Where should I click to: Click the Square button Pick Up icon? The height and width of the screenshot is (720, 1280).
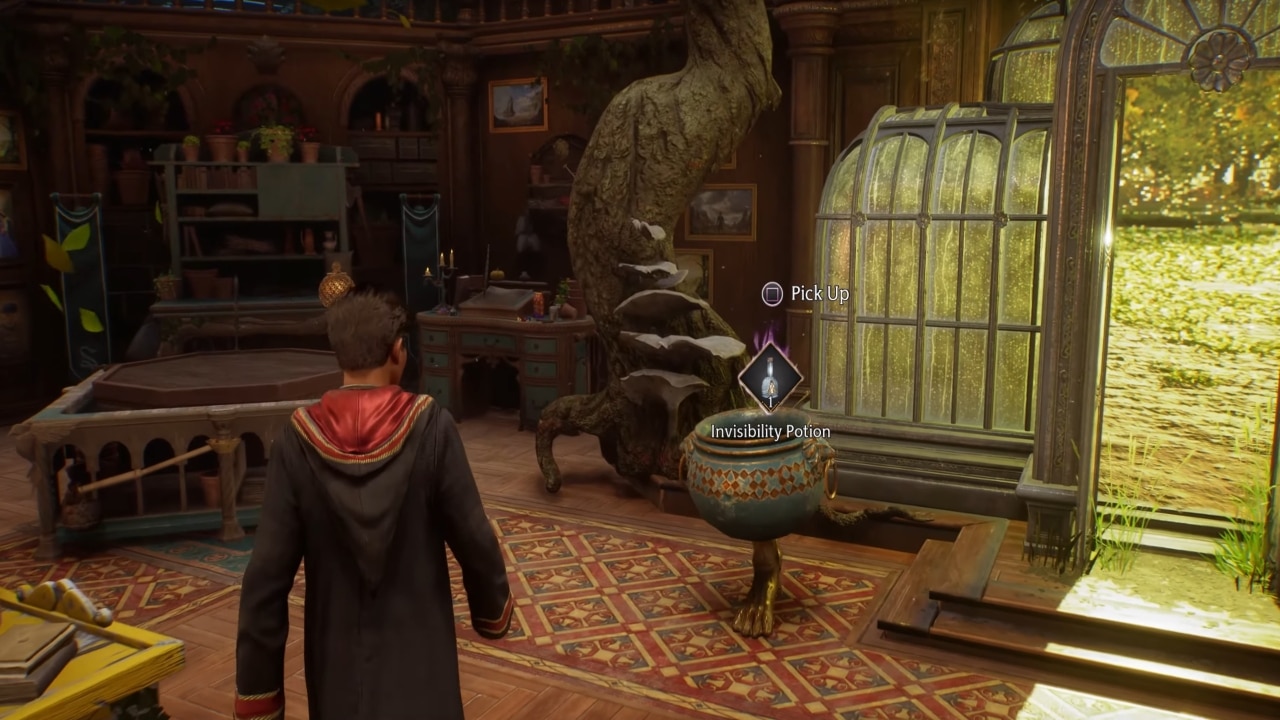click(x=770, y=293)
